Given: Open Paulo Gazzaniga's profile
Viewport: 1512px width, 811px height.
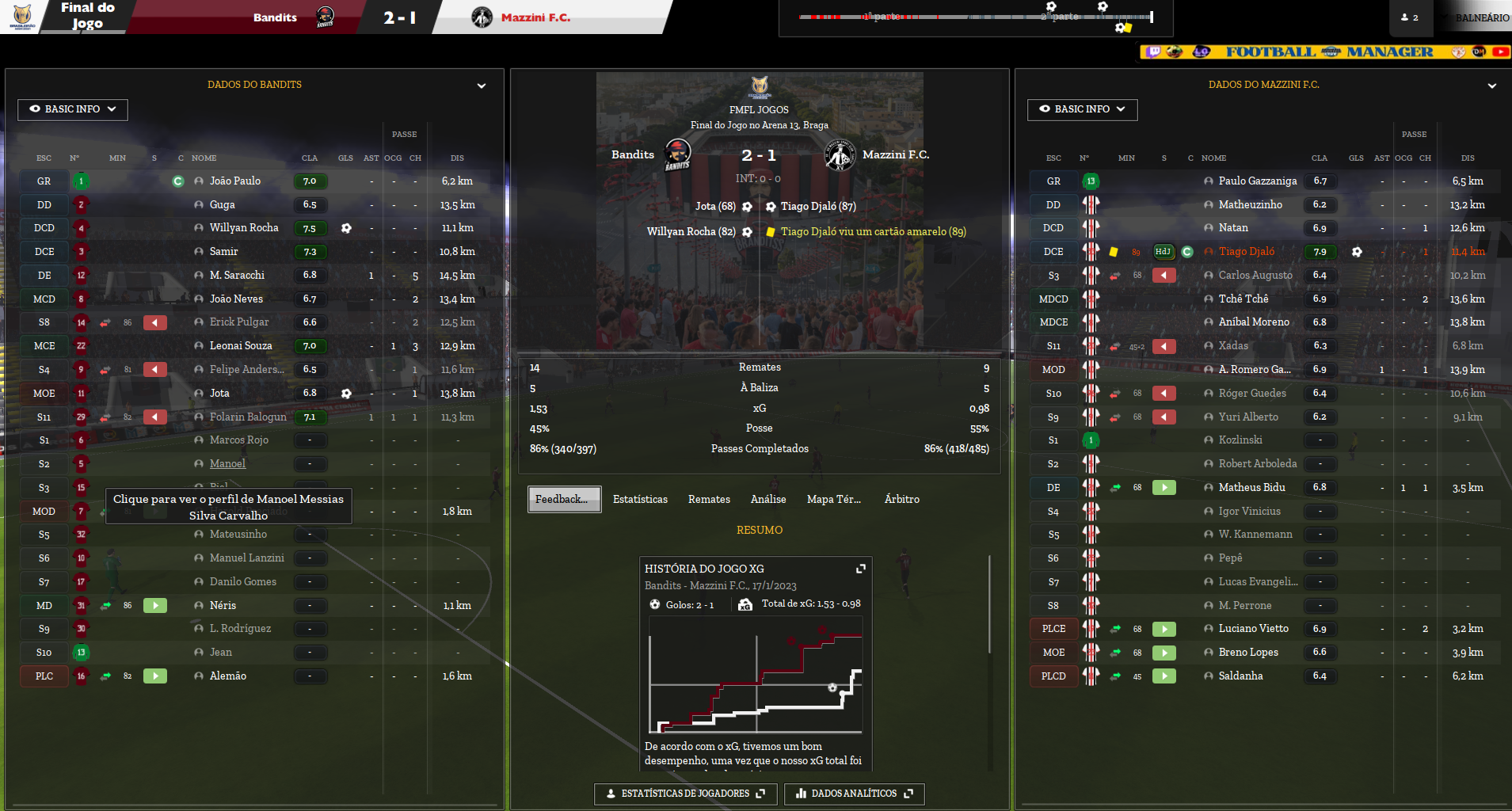Looking at the screenshot, I should (x=1257, y=181).
